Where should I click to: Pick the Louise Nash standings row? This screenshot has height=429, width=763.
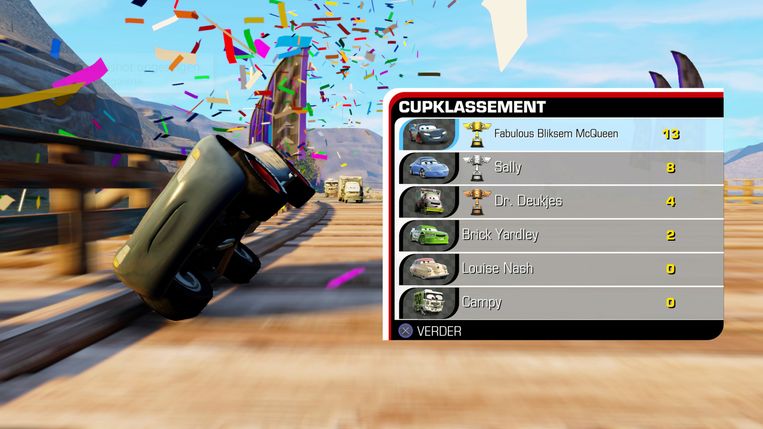[557, 268]
